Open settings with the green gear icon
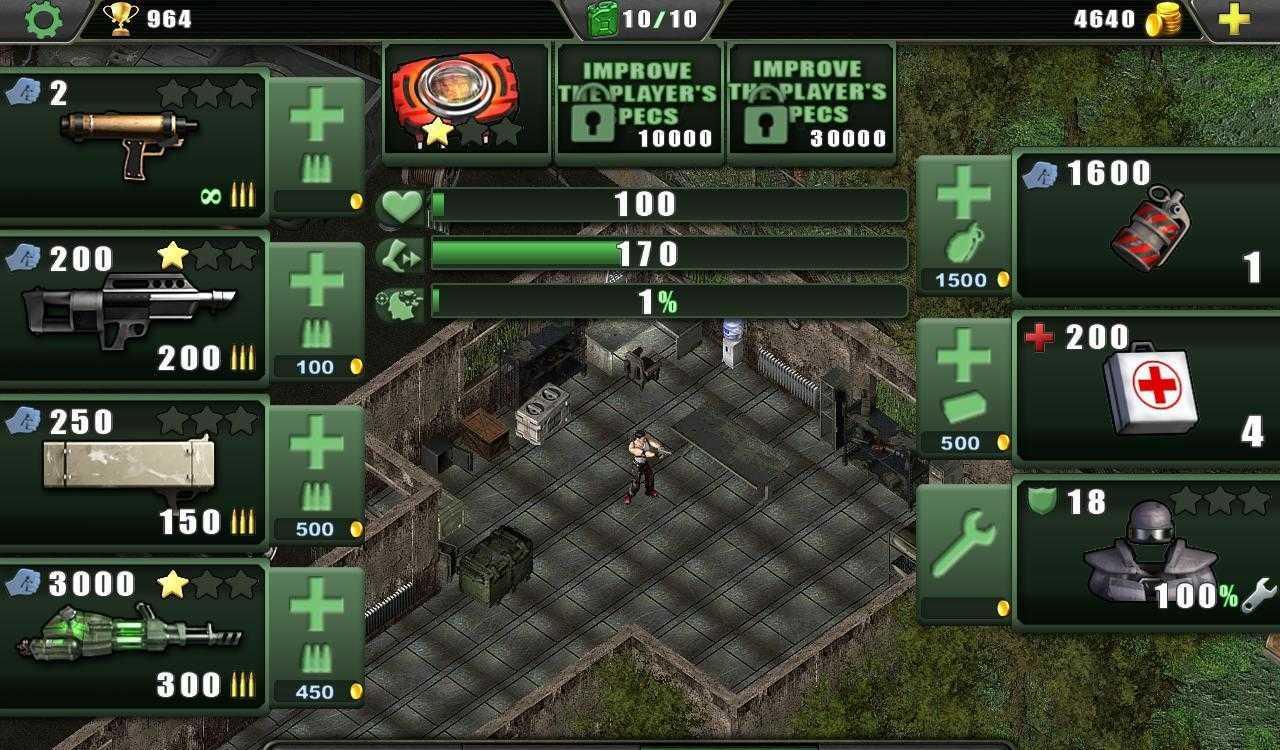The image size is (1280, 750). (42, 19)
